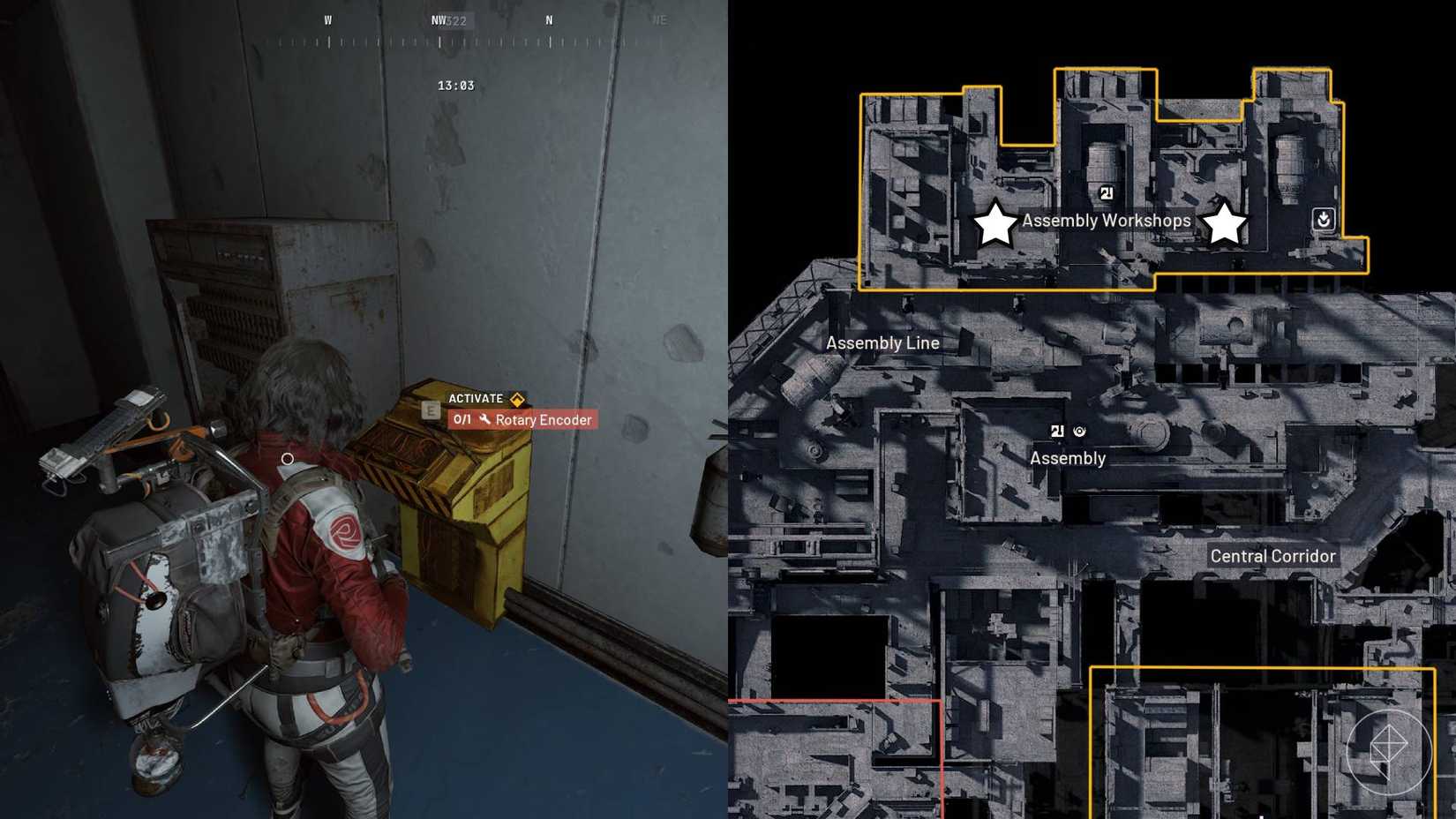This screenshot has height=819, width=1456.
Task: Click the loot icon above Assembly Workshops label
Action: [x=1107, y=194]
